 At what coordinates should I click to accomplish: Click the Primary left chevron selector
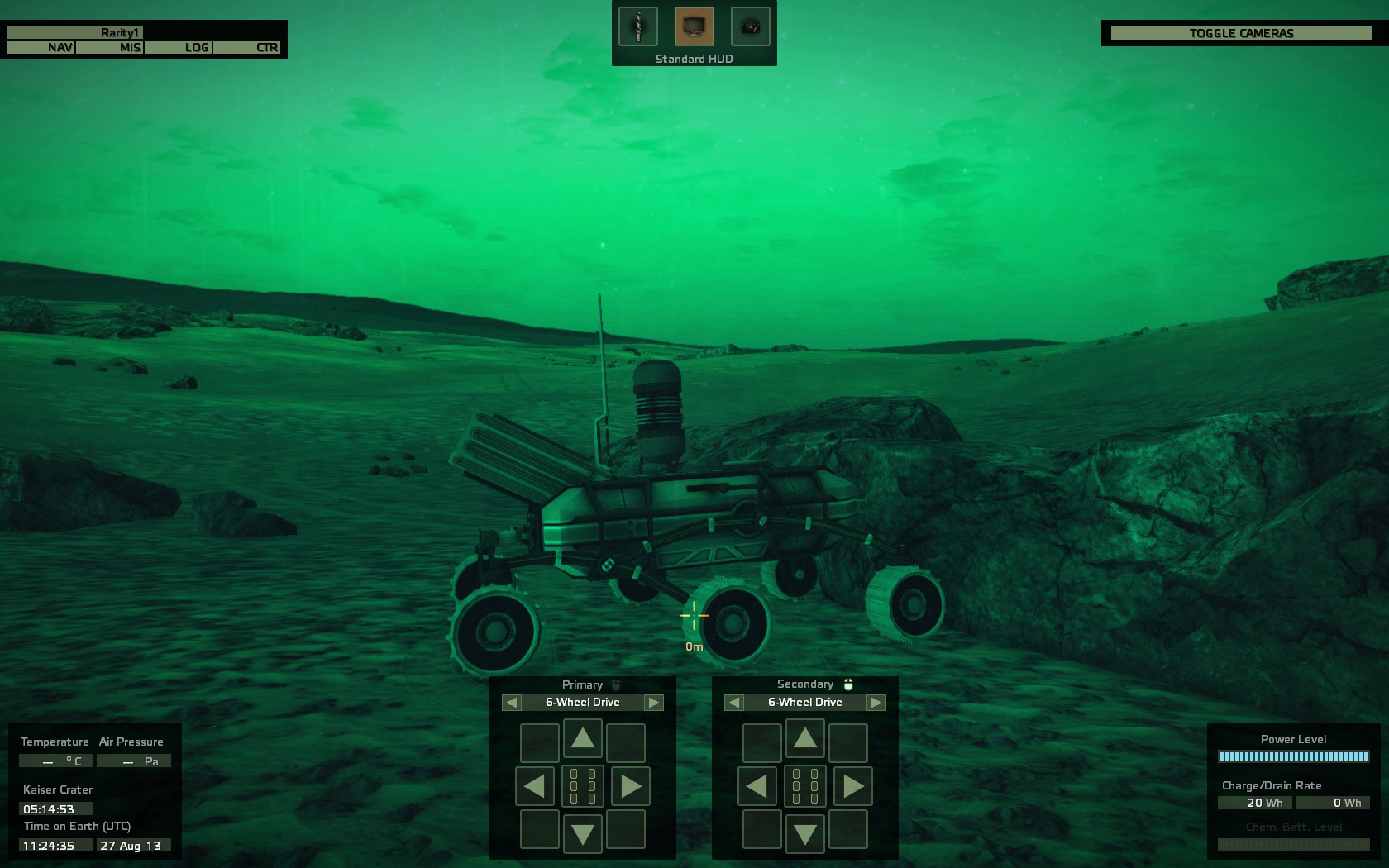513,702
